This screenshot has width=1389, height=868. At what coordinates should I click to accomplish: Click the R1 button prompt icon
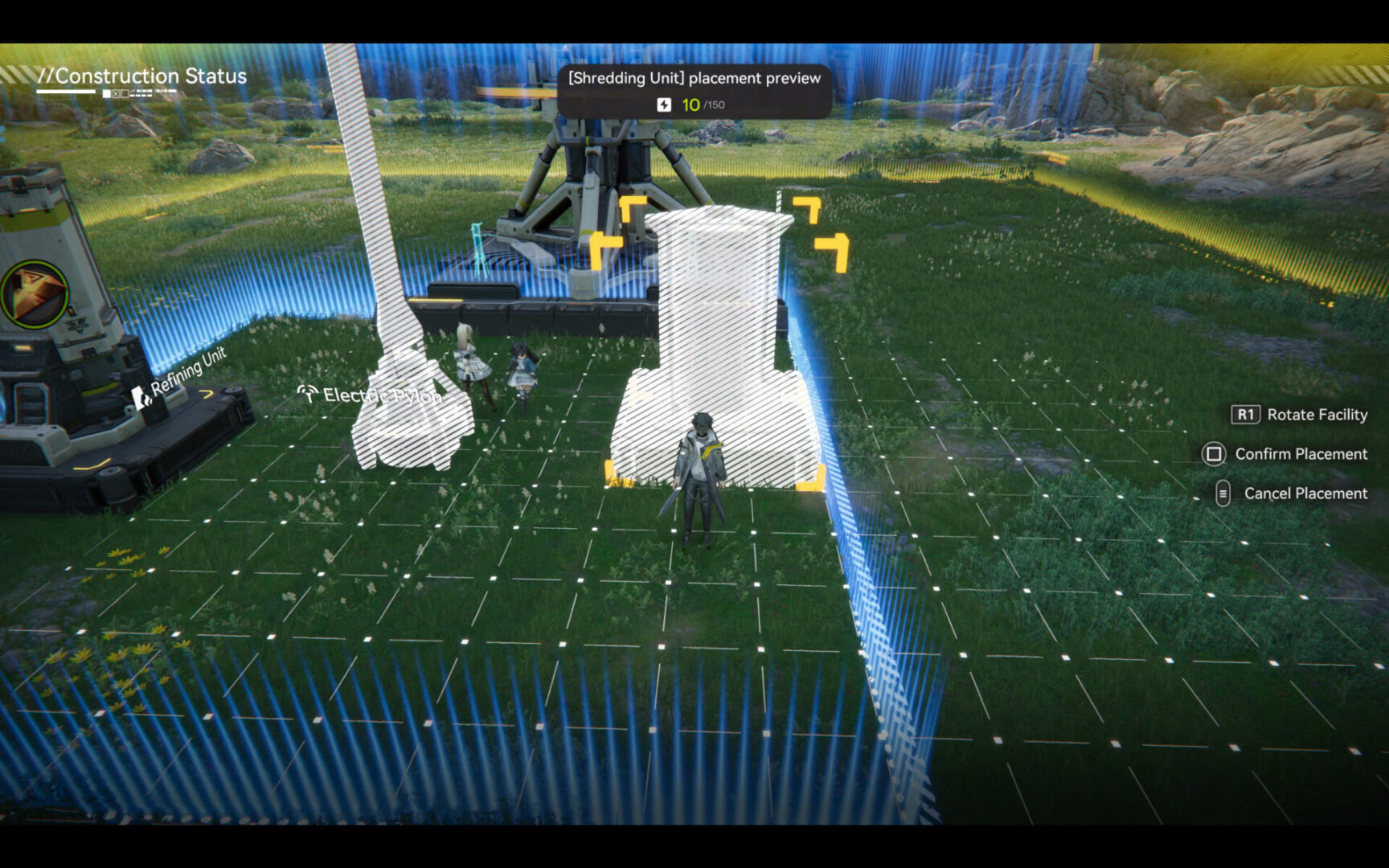(1245, 414)
